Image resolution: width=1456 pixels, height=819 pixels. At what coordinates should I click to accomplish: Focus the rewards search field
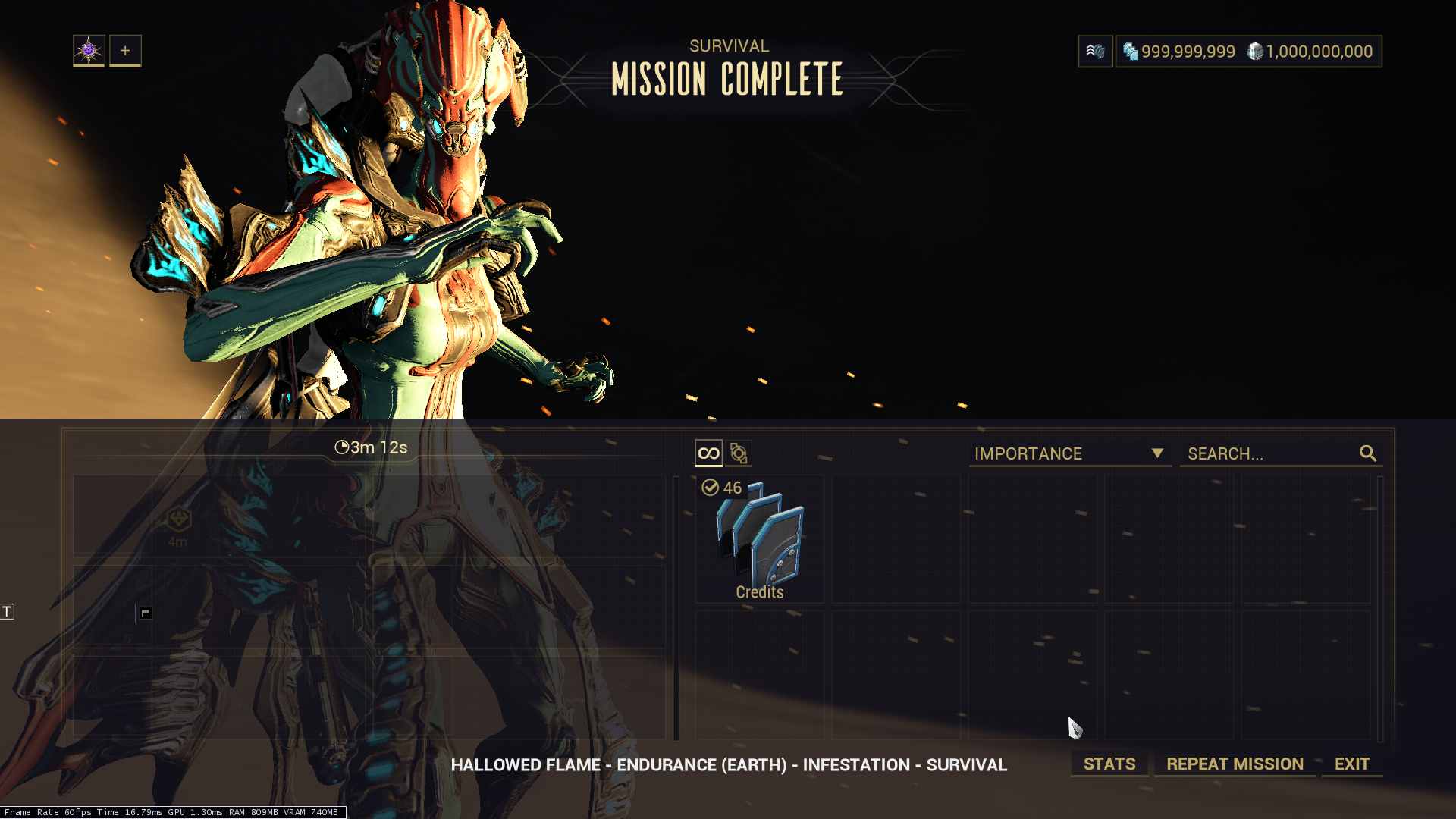[x=1268, y=453]
